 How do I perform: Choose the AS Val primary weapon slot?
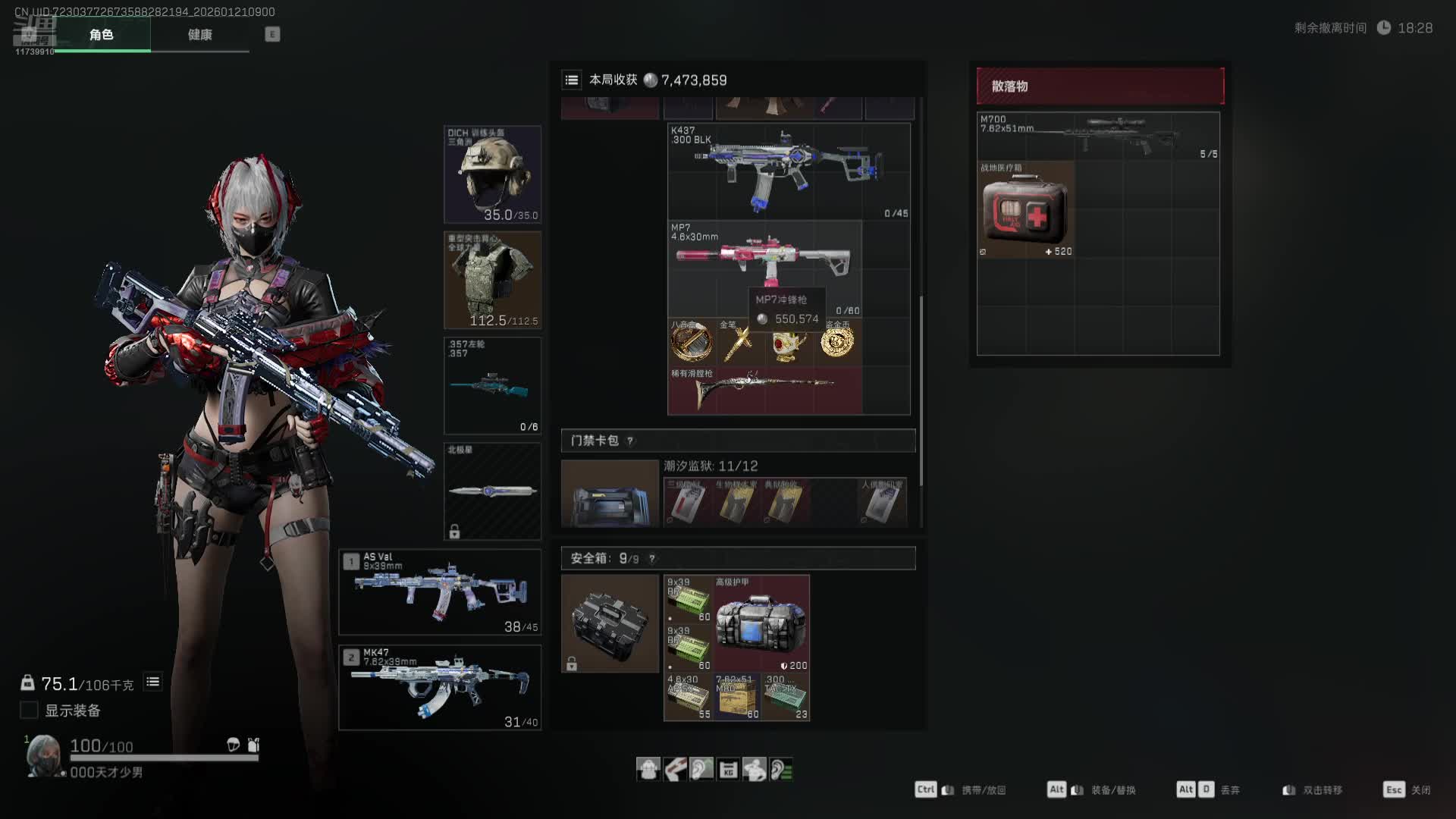click(440, 592)
